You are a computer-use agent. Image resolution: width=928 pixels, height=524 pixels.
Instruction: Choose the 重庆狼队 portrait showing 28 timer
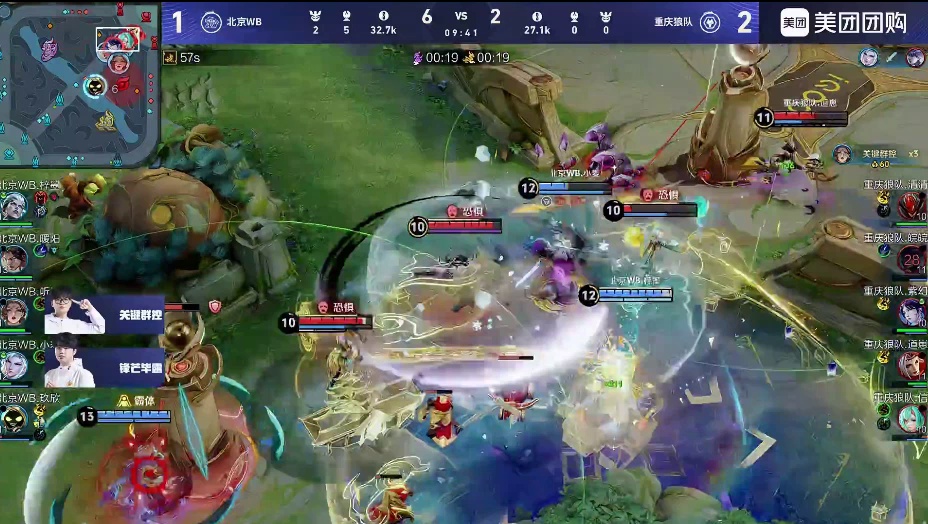pyautogui.click(x=911, y=260)
